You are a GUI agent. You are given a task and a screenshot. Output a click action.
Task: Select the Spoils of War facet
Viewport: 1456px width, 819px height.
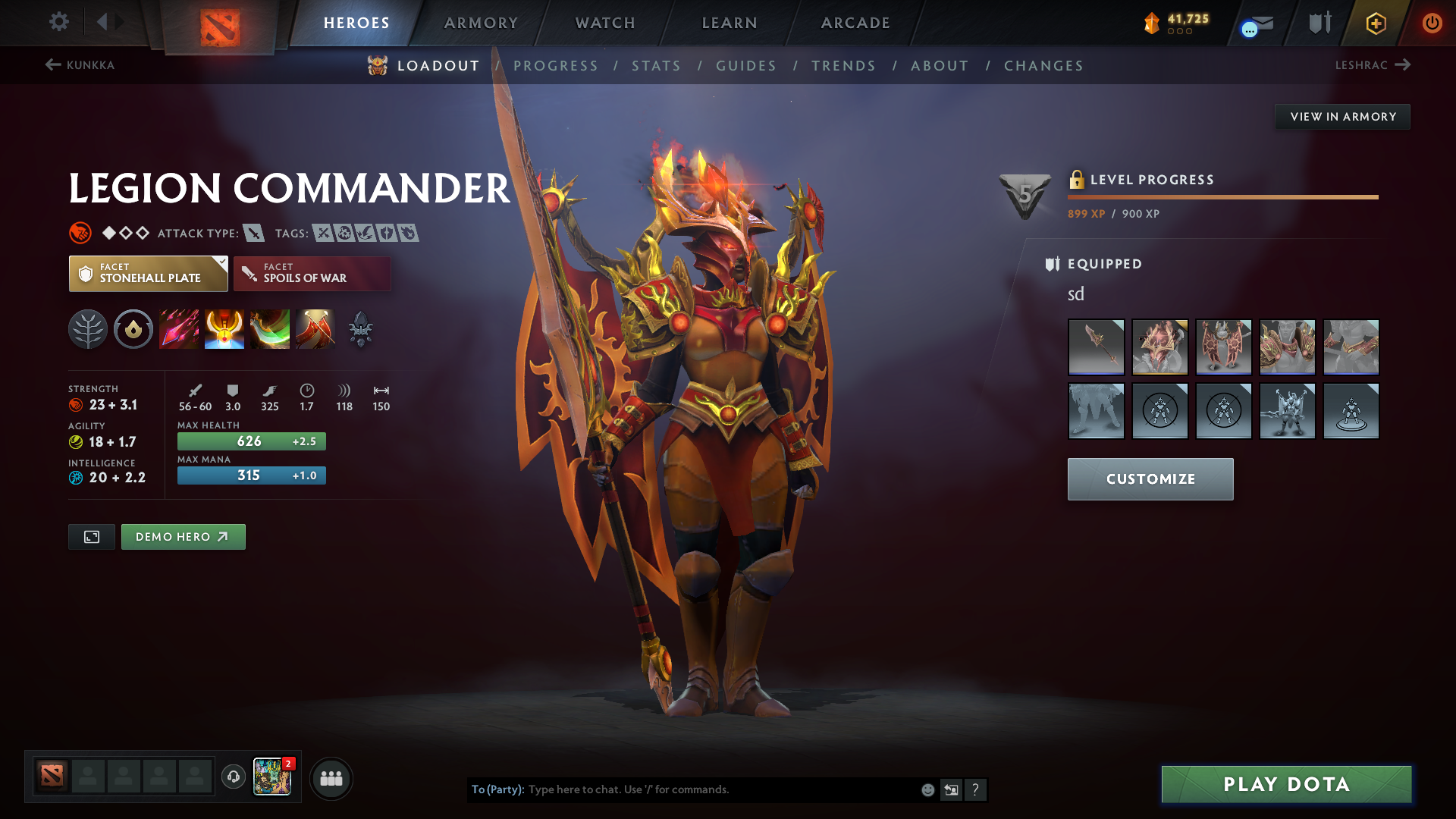(x=312, y=273)
